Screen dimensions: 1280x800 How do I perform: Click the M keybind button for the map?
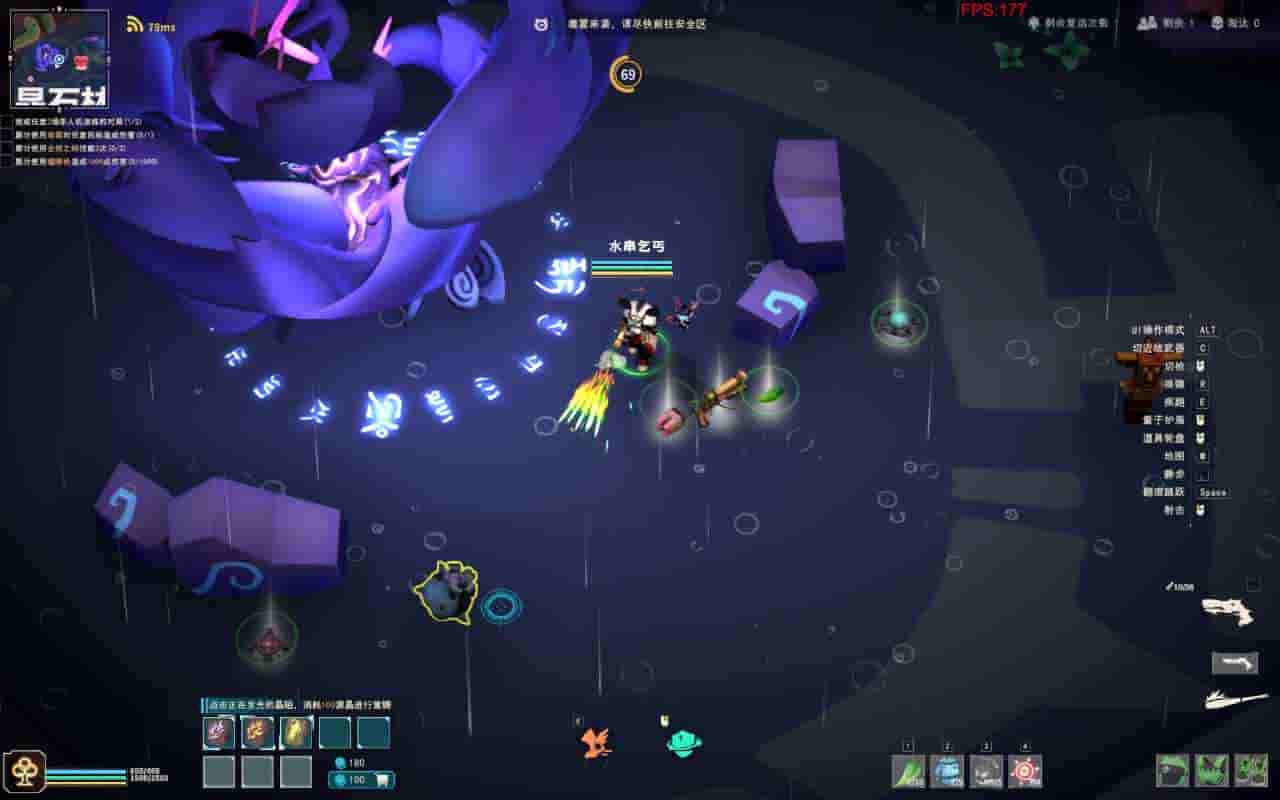pos(1202,454)
